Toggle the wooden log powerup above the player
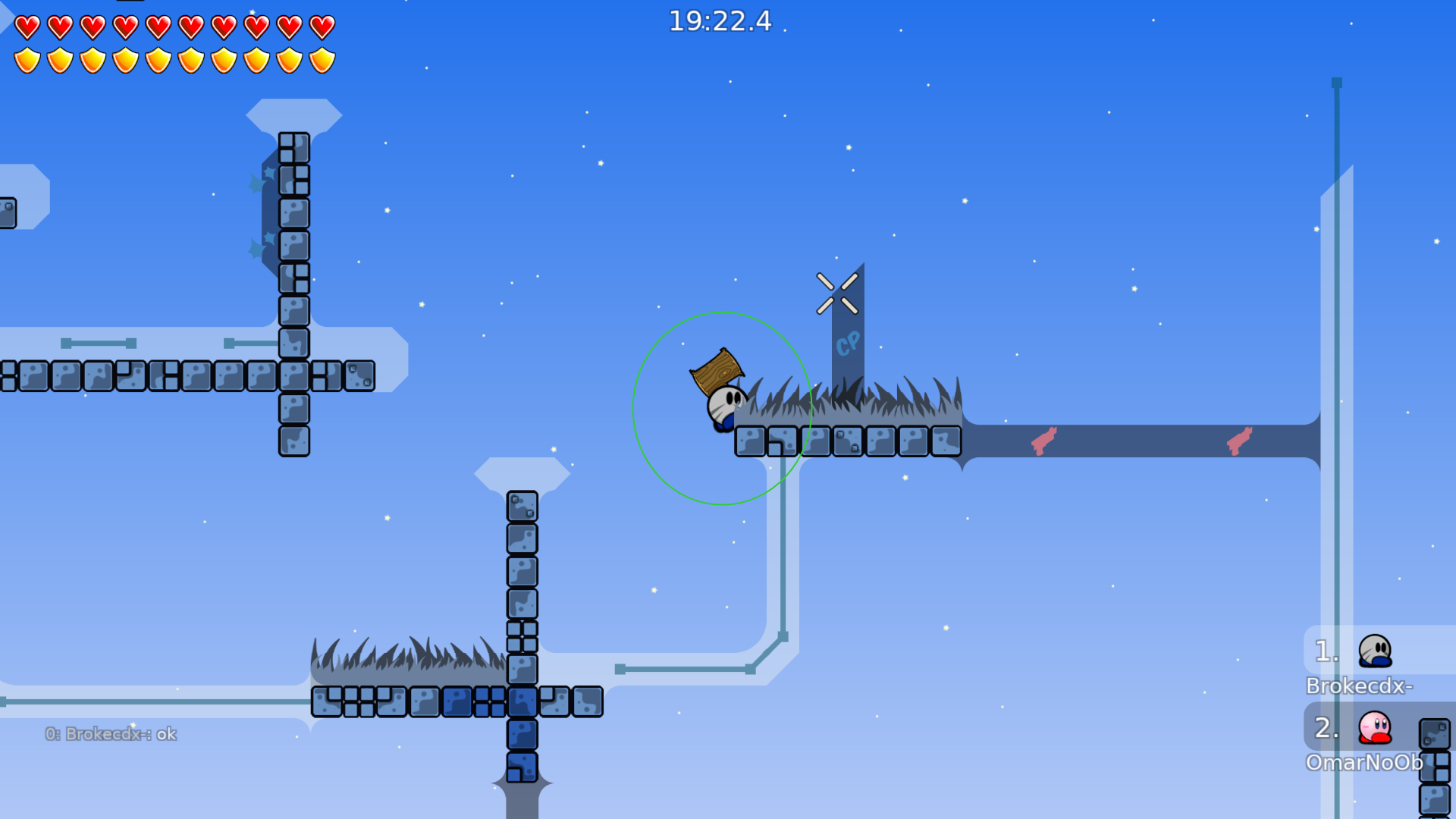 (x=717, y=372)
